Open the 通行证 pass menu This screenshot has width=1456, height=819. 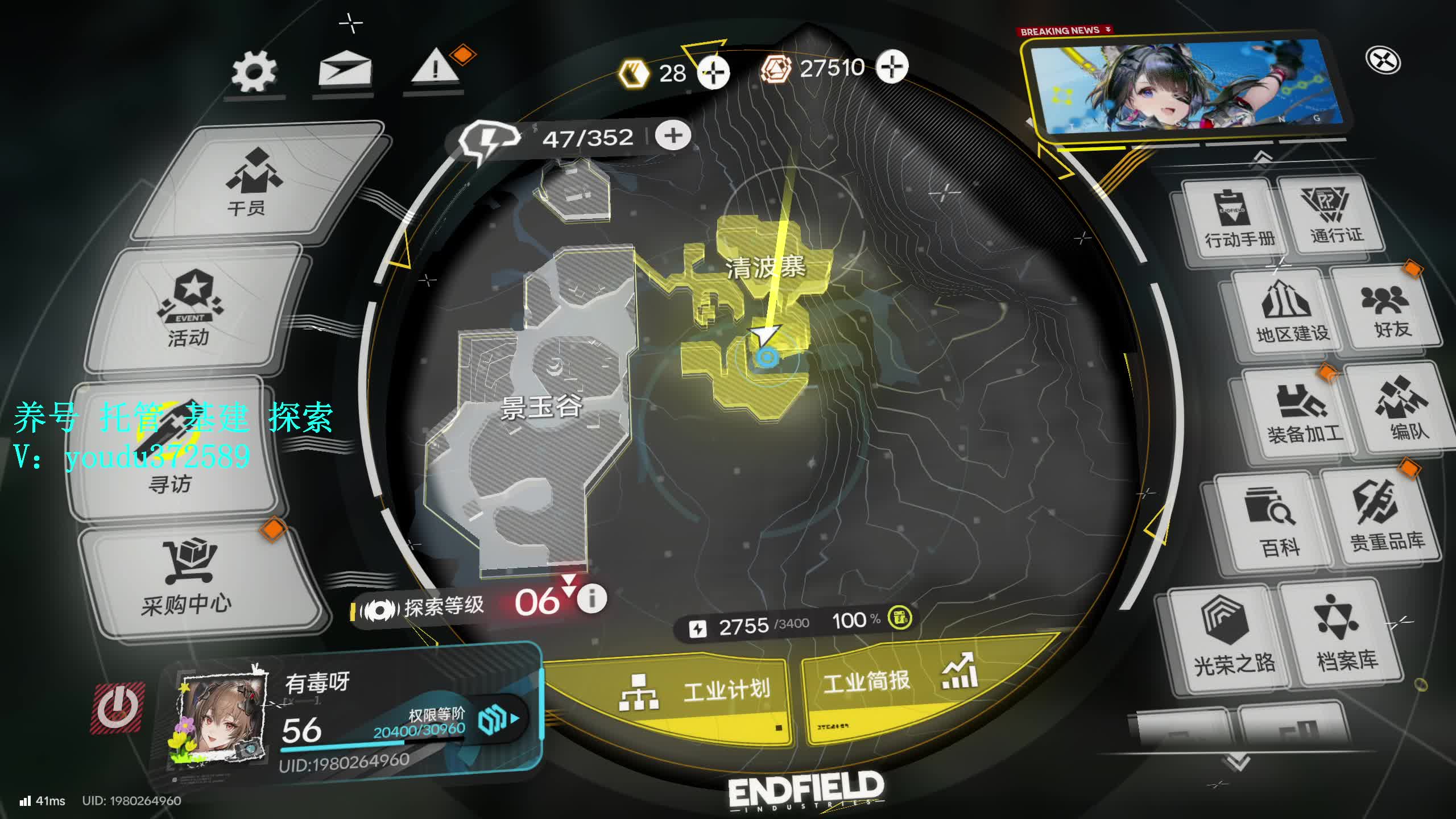coord(1334,213)
